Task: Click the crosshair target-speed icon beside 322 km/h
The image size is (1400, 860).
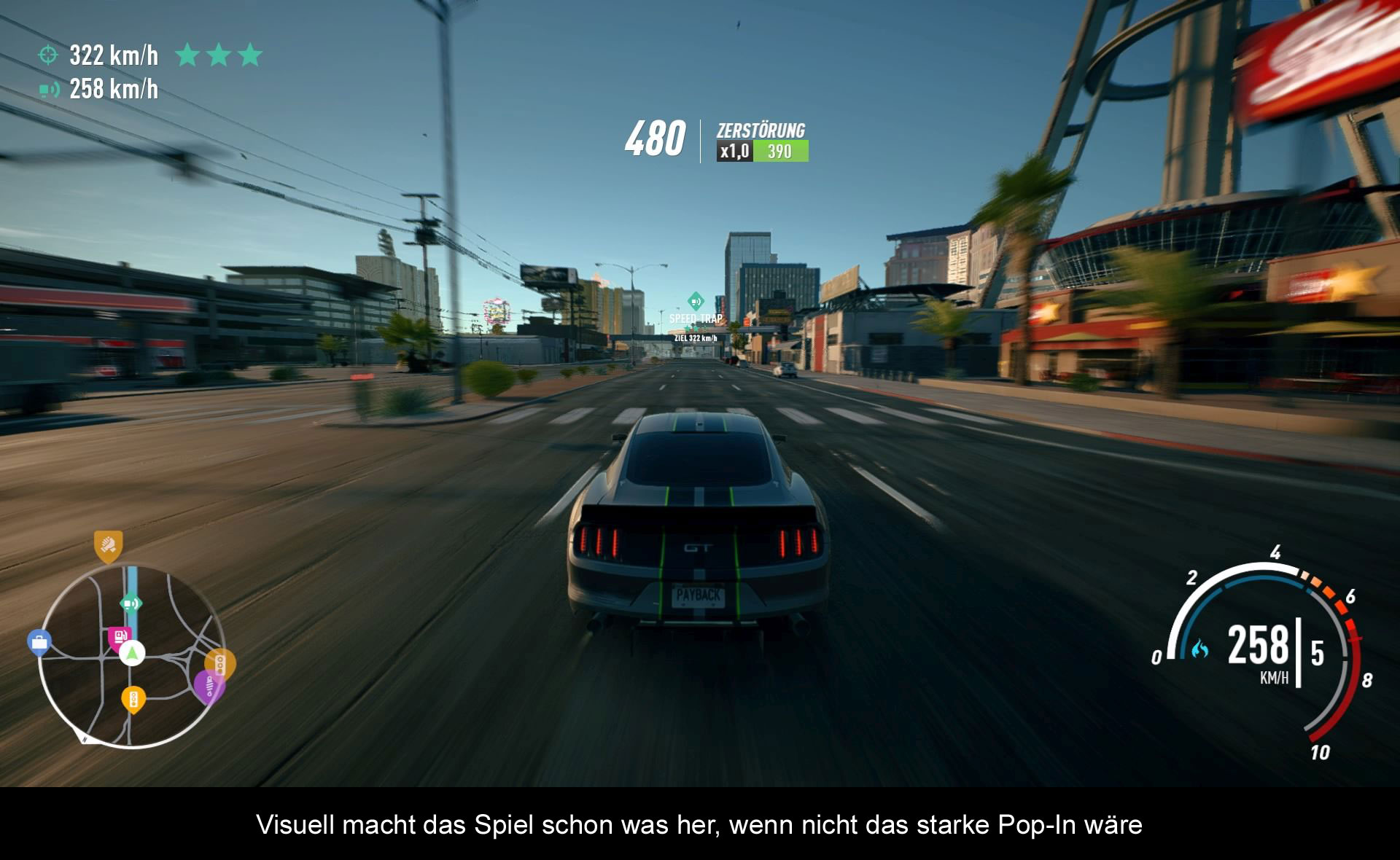Action: [x=48, y=55]
